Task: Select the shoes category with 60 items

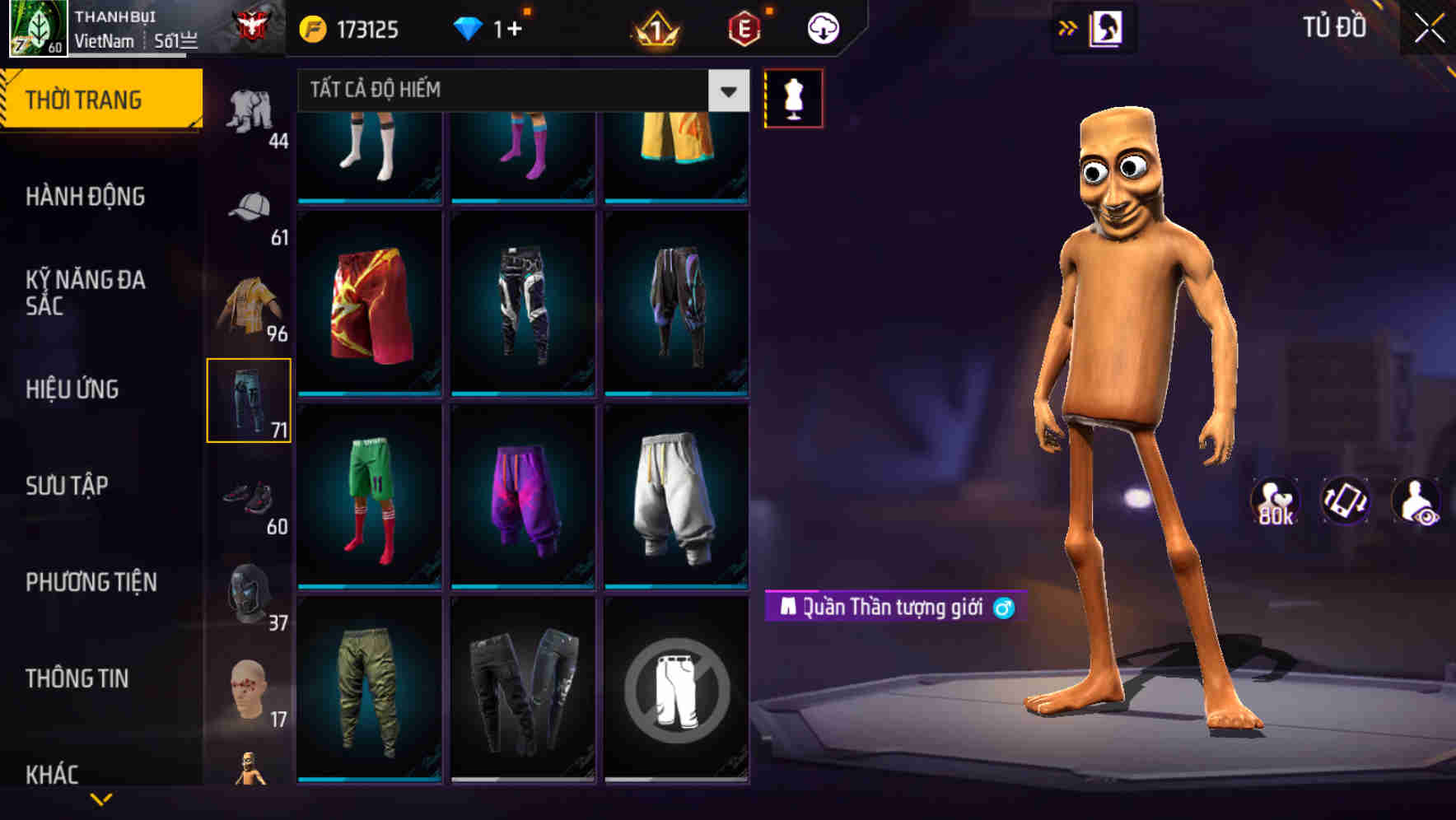Action: coord(248,495)
